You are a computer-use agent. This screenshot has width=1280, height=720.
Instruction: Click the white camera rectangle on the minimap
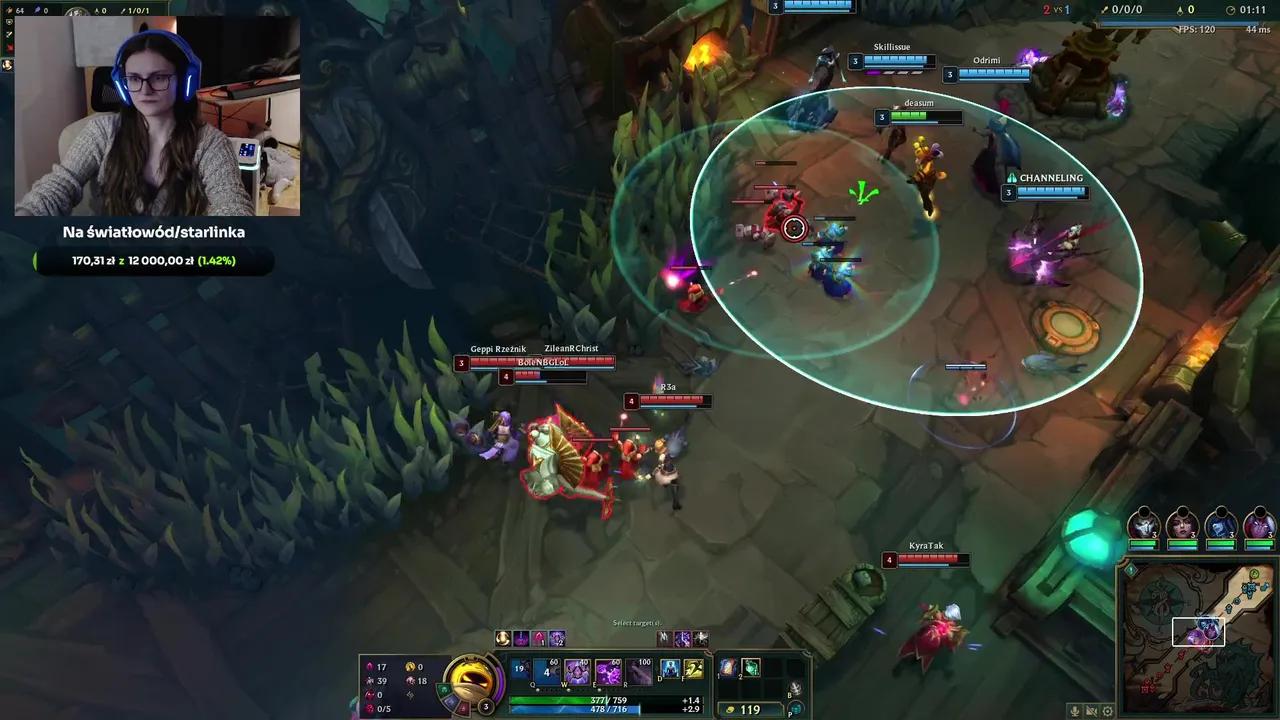tap(1199, 632)
